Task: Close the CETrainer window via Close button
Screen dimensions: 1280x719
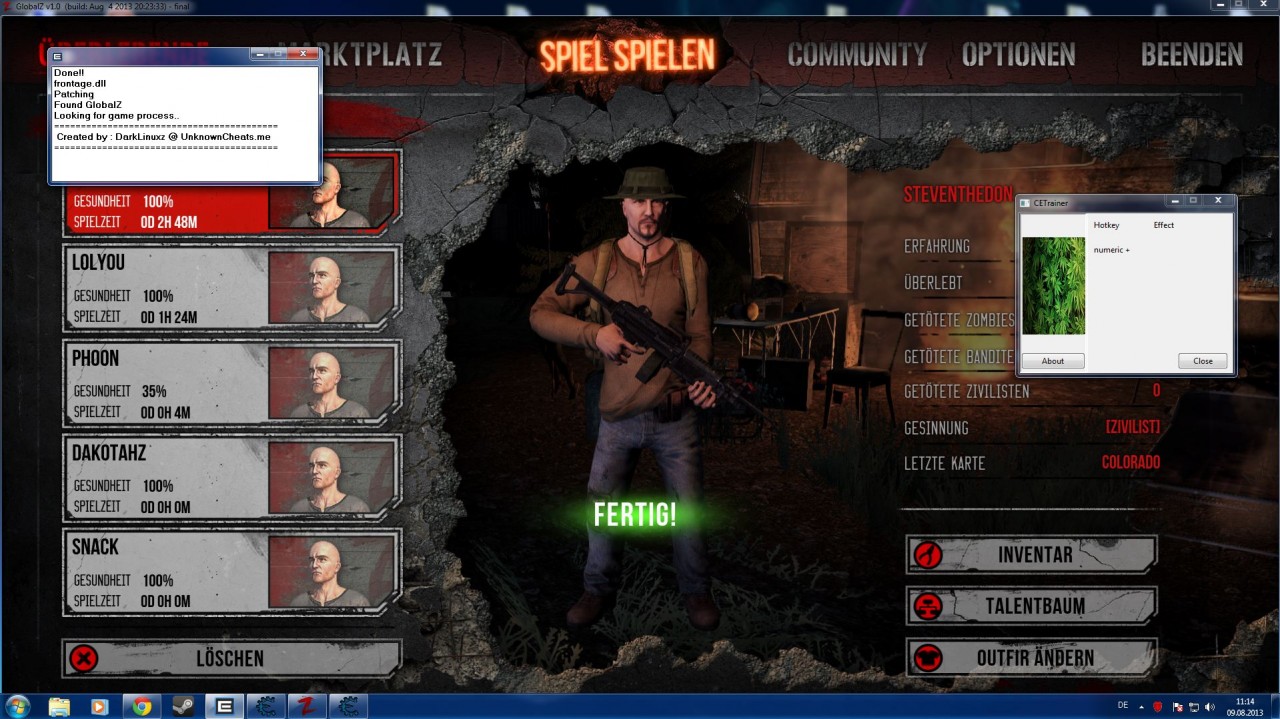Action: [1202, 361]
